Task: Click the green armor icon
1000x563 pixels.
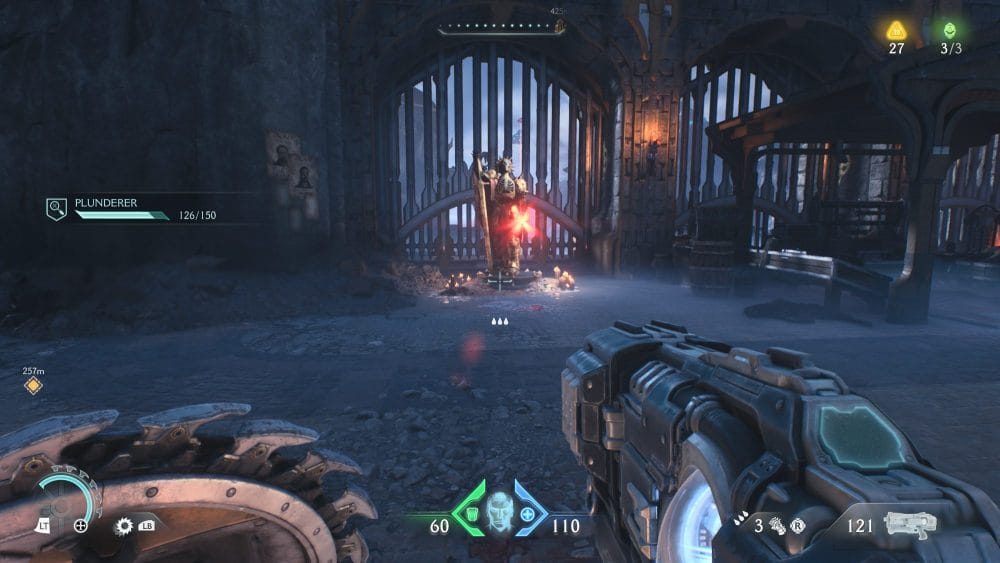Action: [x=467, y=514]
